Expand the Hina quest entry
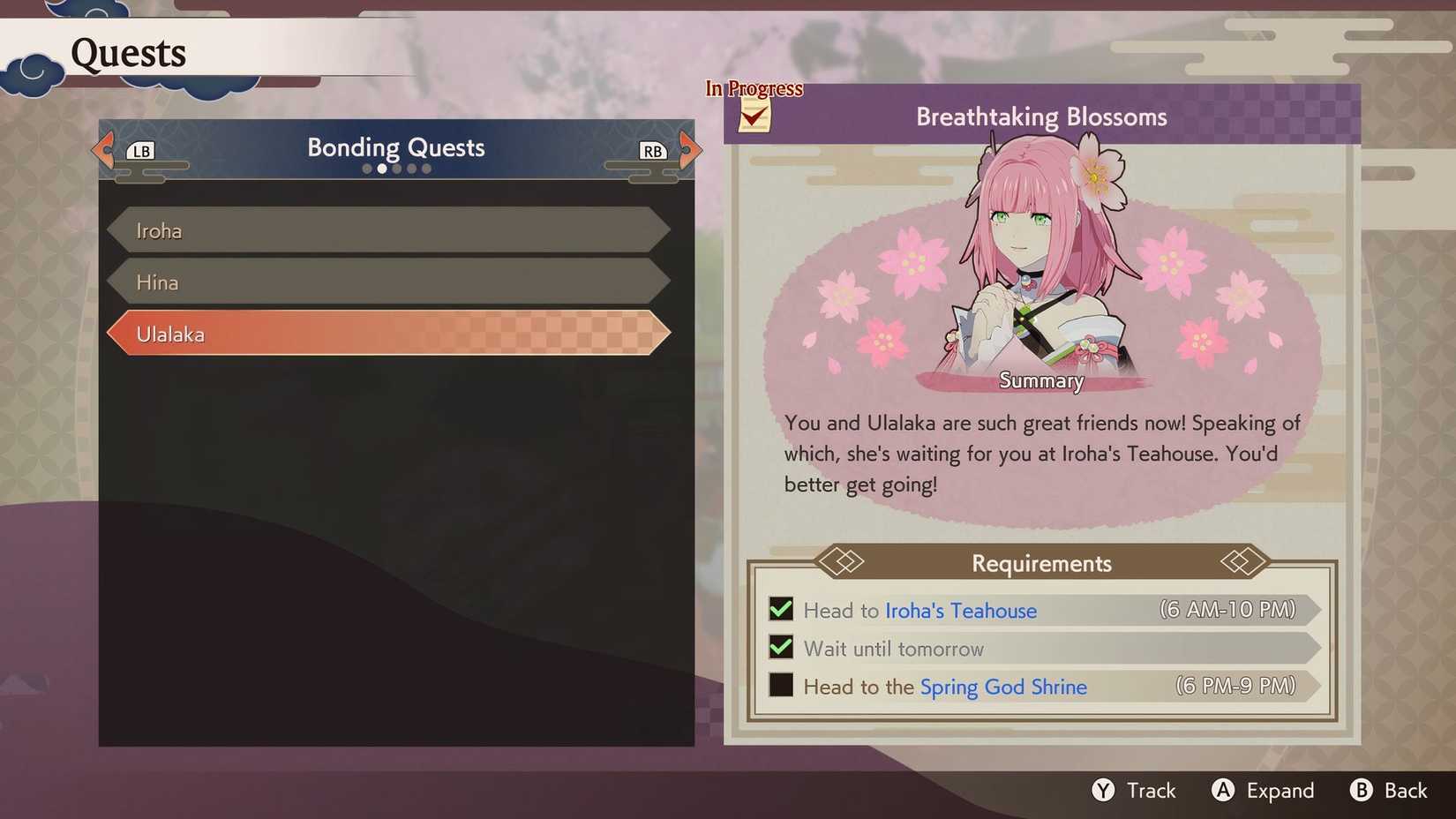Viewport: 1456px width, 819px height. pyautogui.click(x=388, y=282)
